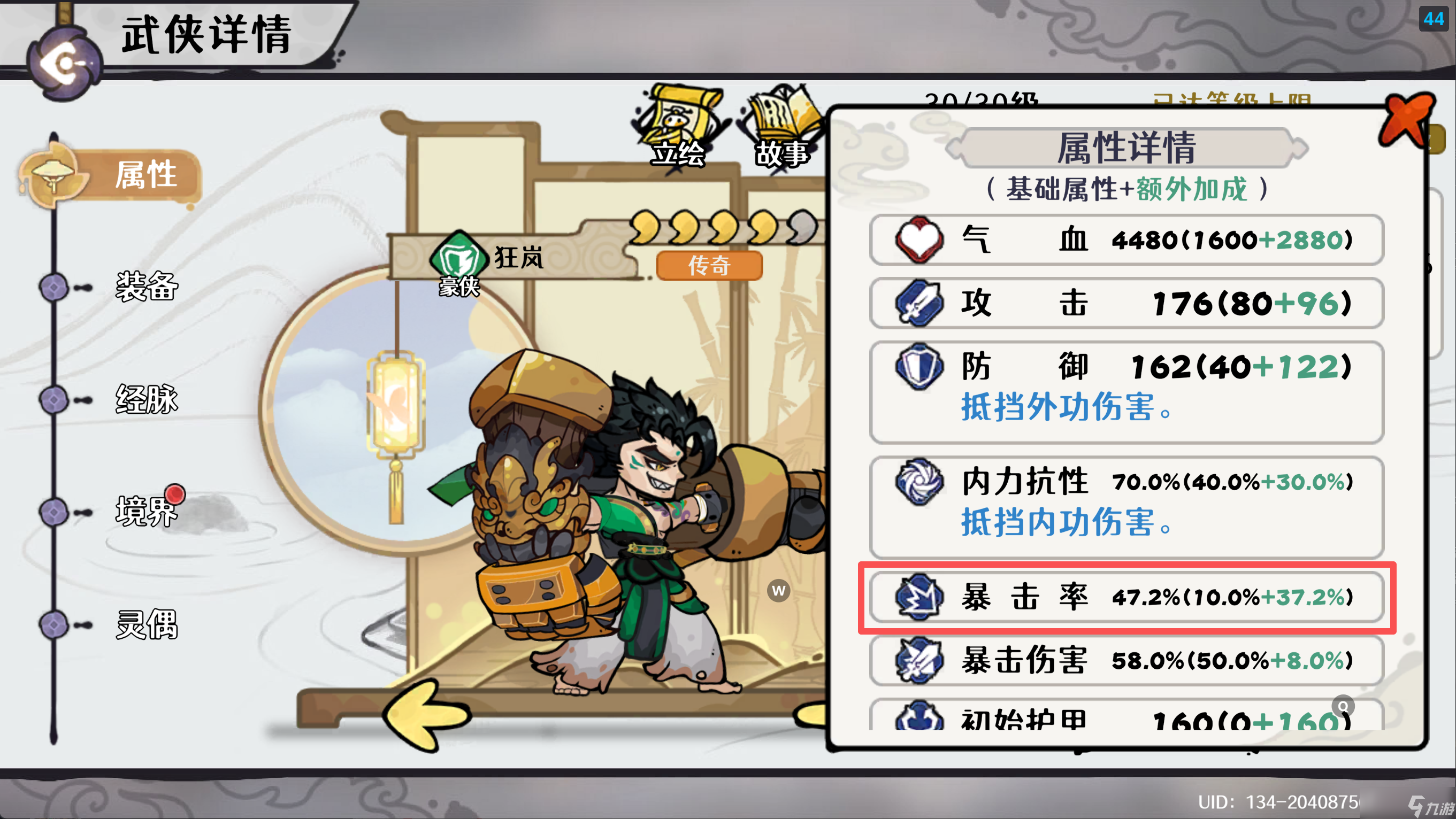Screen dimensions: 1456x819
Task: Open the 故事 story book icon
Action: coord(786,119)
